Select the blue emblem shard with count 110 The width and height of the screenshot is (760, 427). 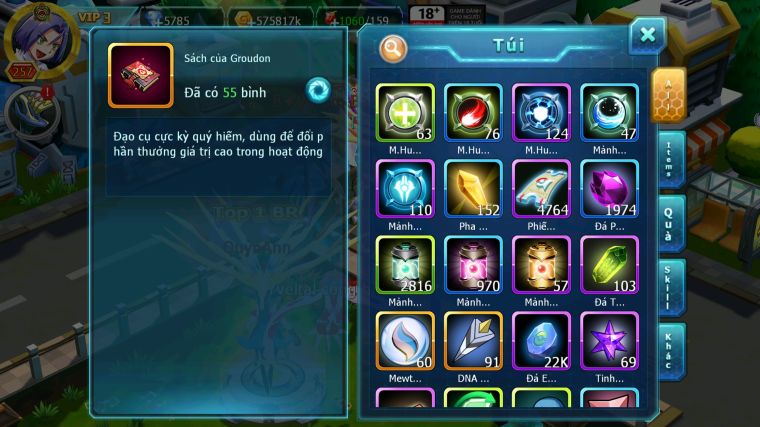click(x=405, y=188)
